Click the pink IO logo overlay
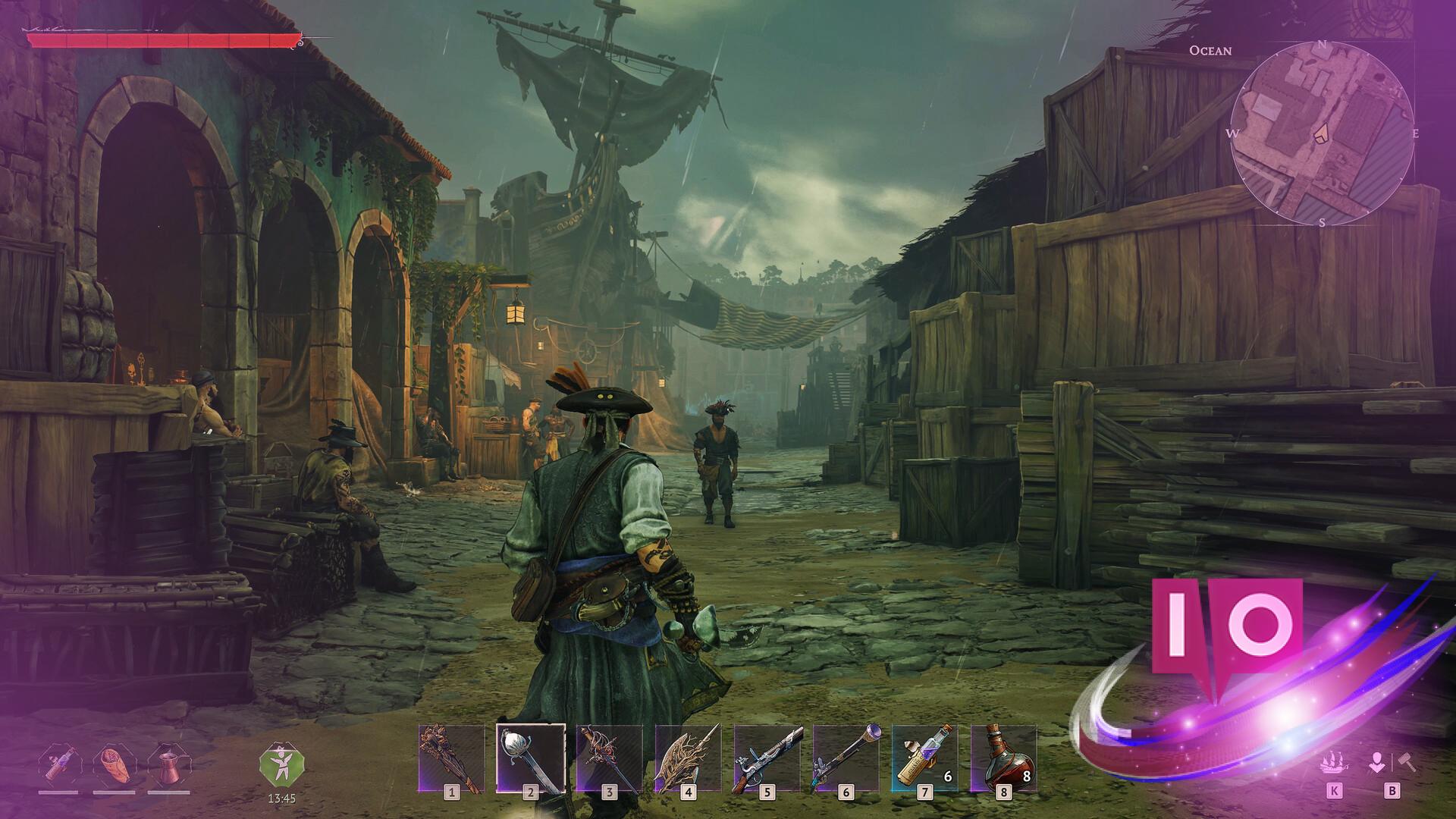The height and width of the screenshot is (819, 1456). 1226,629
